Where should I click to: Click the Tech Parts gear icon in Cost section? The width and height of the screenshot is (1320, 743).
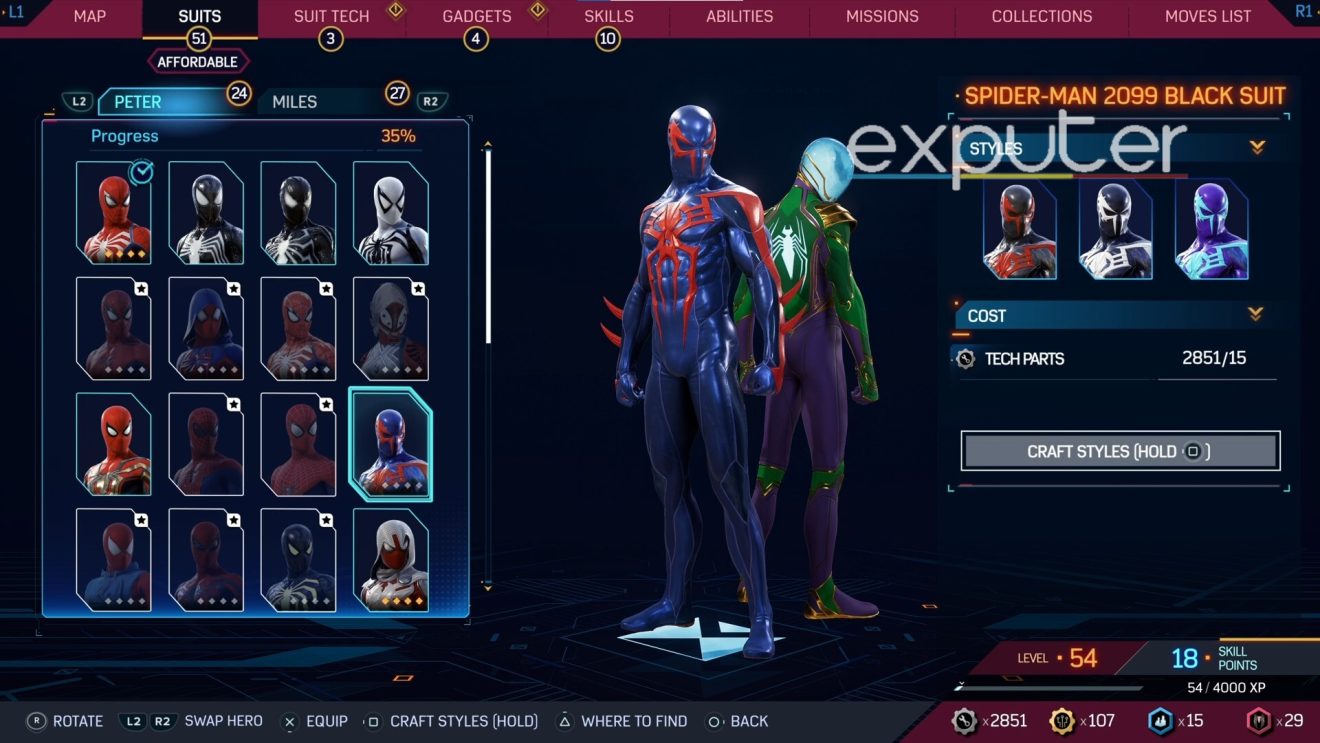pyautogui.click(x=964, y=358)
